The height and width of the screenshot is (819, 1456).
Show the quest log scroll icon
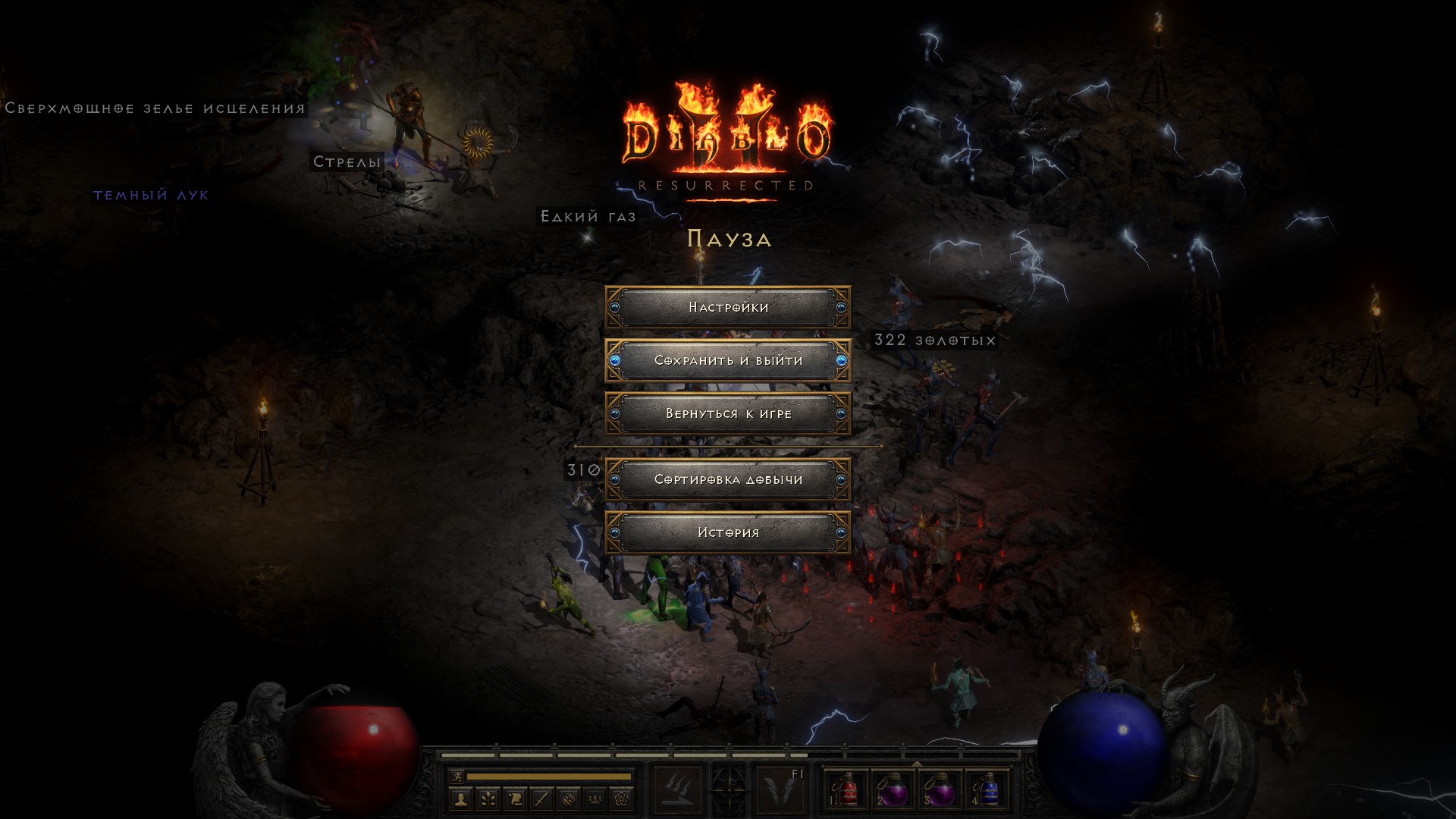click(514, 799)
